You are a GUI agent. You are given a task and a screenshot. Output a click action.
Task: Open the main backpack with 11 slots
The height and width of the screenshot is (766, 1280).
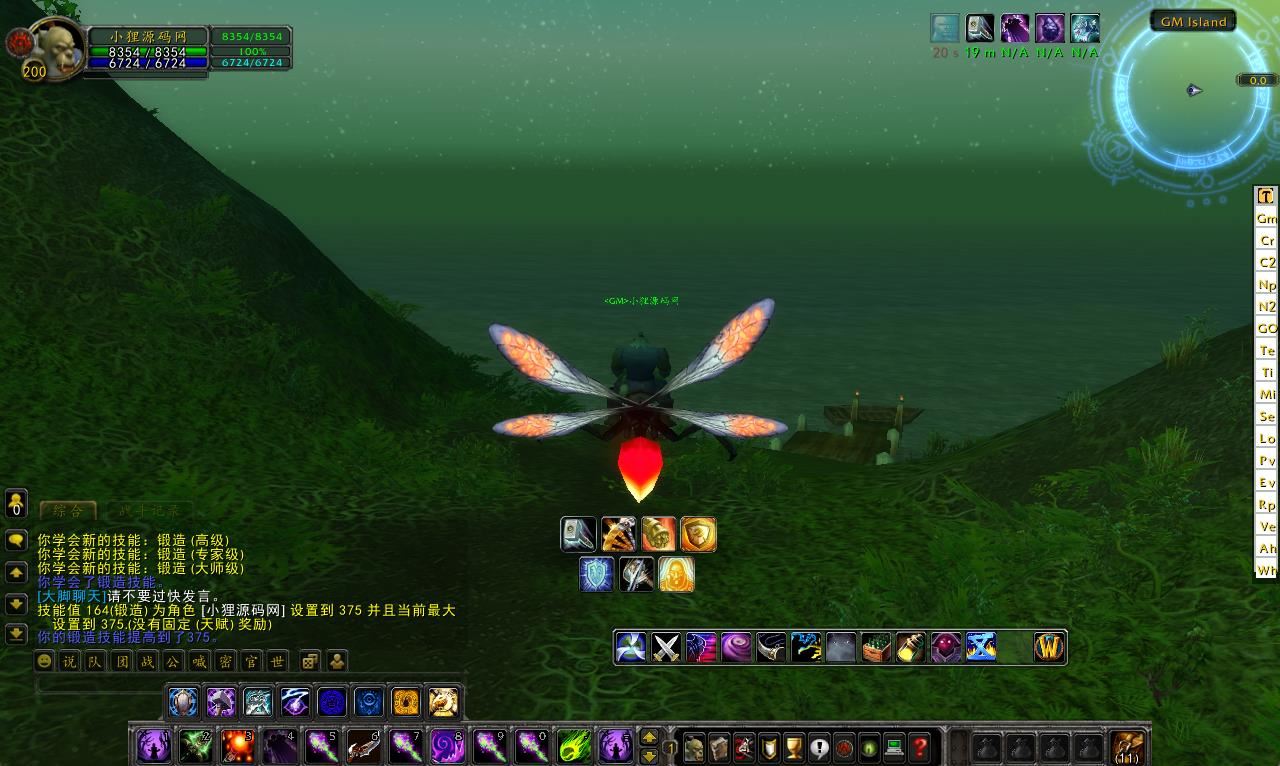tap(1128, 747)
